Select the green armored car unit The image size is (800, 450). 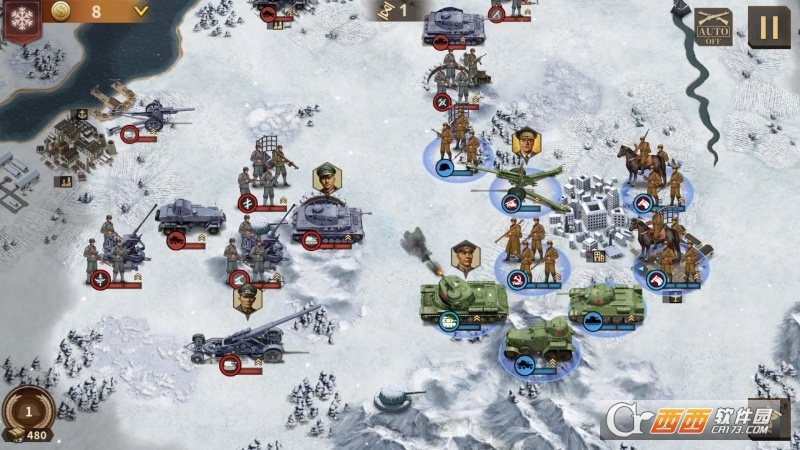(538, 341)
